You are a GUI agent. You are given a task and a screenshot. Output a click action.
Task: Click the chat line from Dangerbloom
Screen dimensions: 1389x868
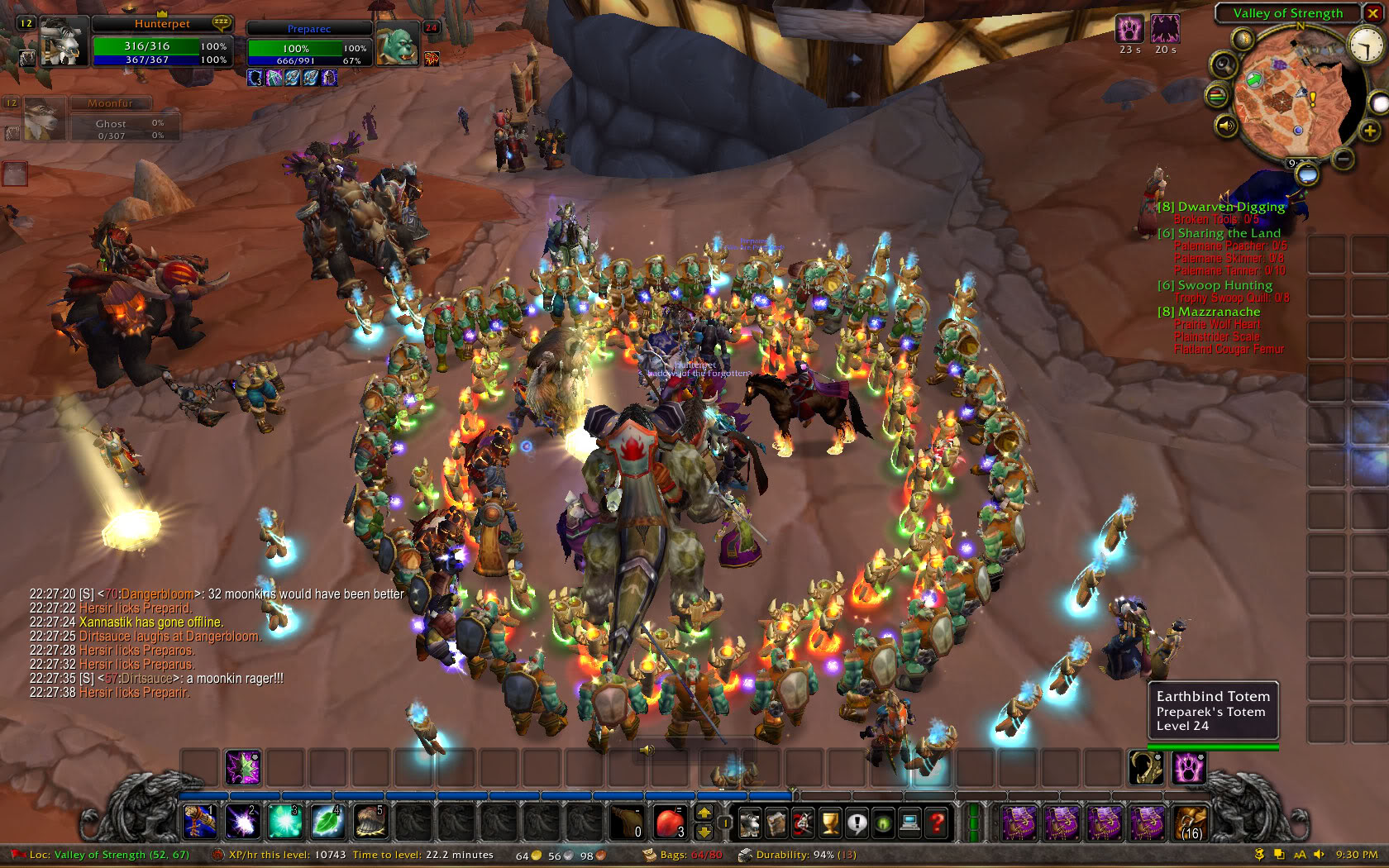point(217,594)
